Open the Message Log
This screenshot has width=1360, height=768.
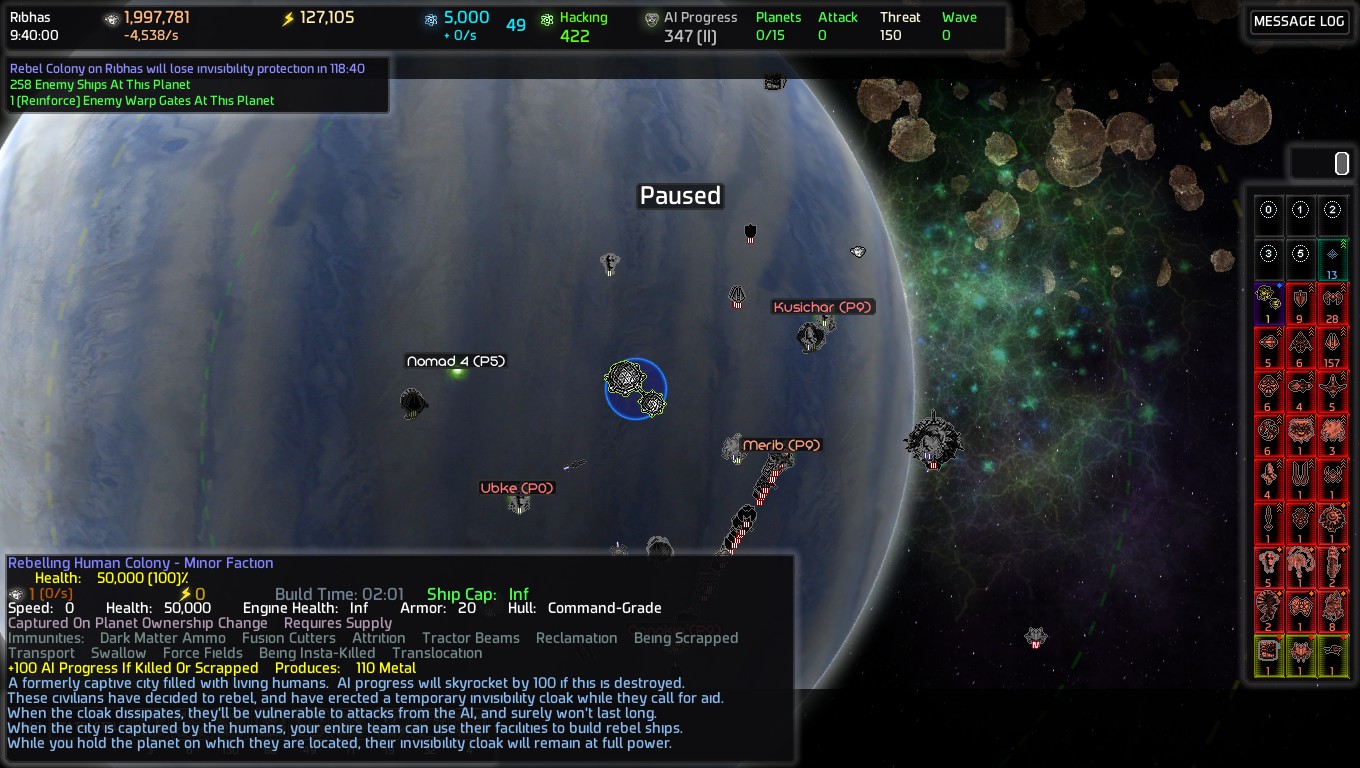point(1299,22)
